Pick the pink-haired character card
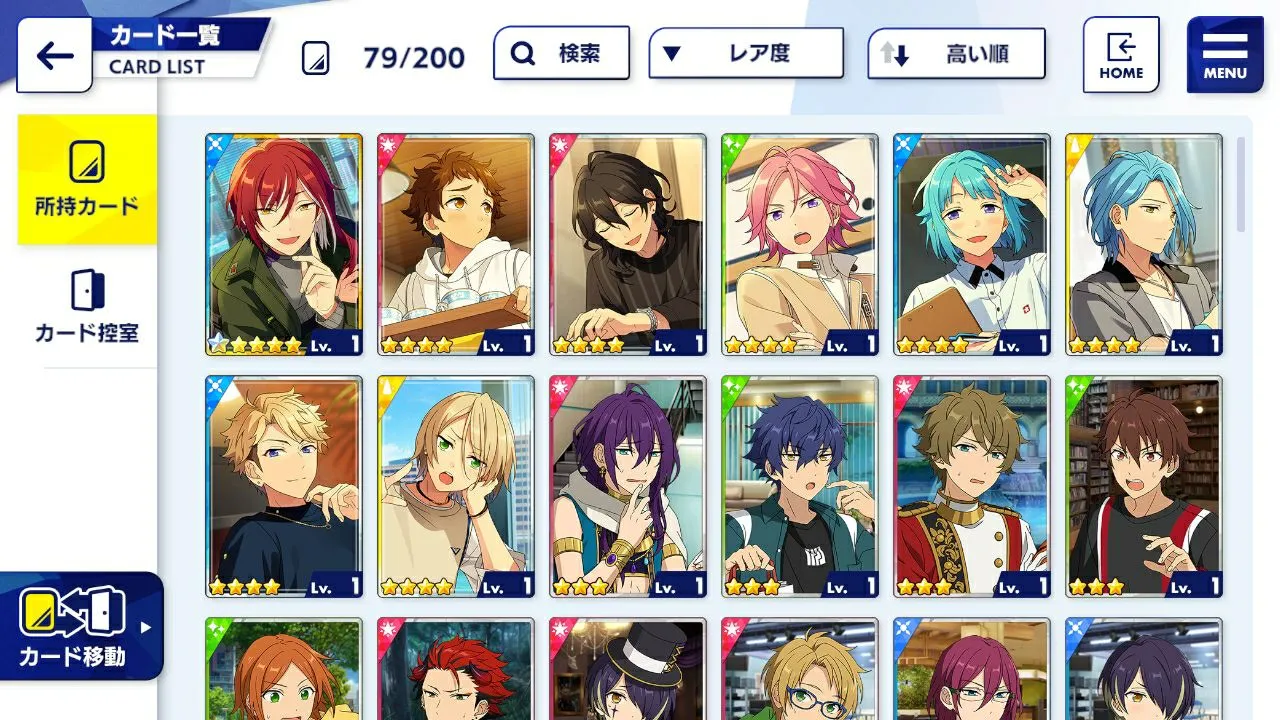1280x720 pixels. (800, 244)
